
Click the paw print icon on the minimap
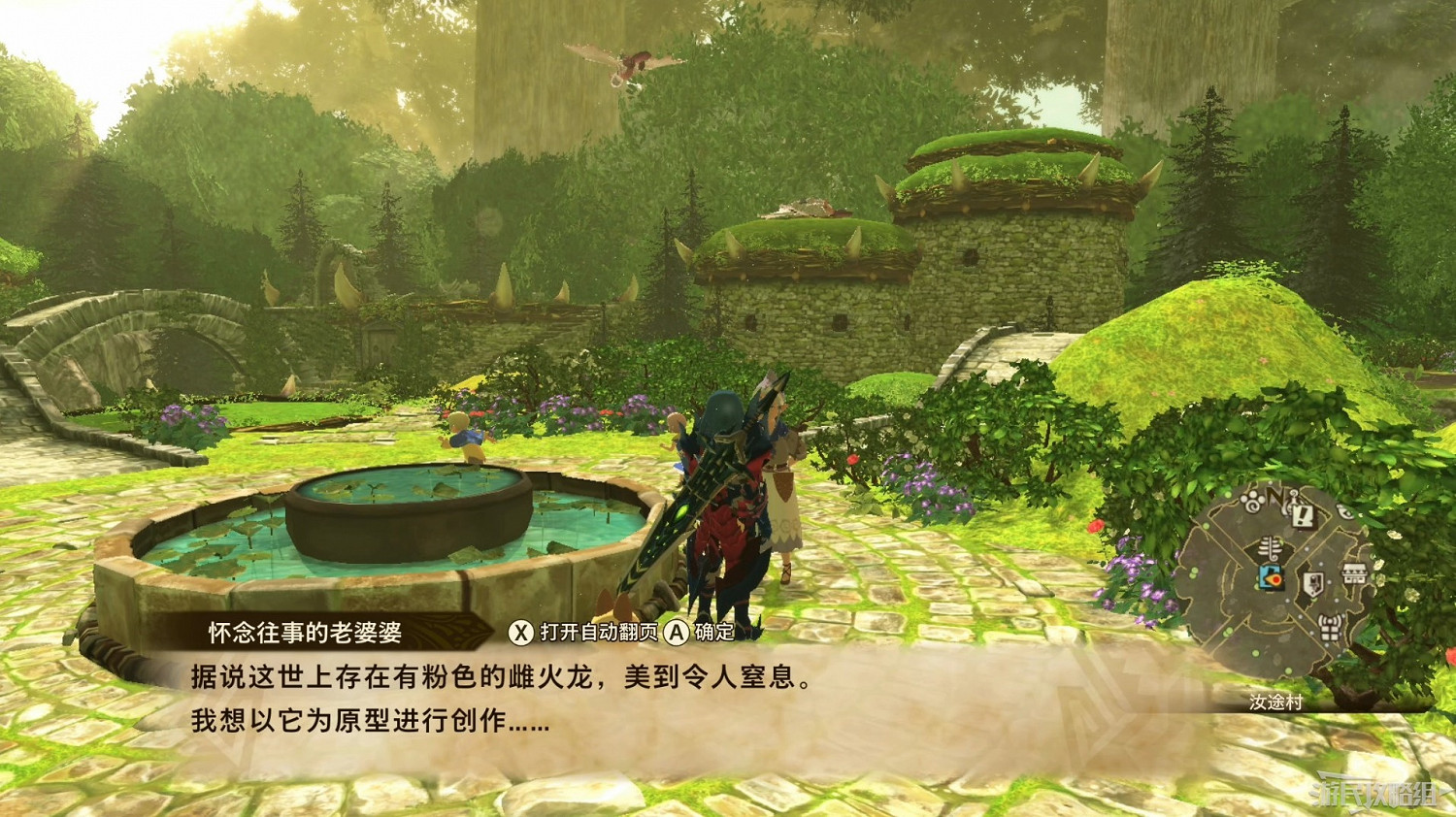pyautogui.click(x=1252, y=502)
